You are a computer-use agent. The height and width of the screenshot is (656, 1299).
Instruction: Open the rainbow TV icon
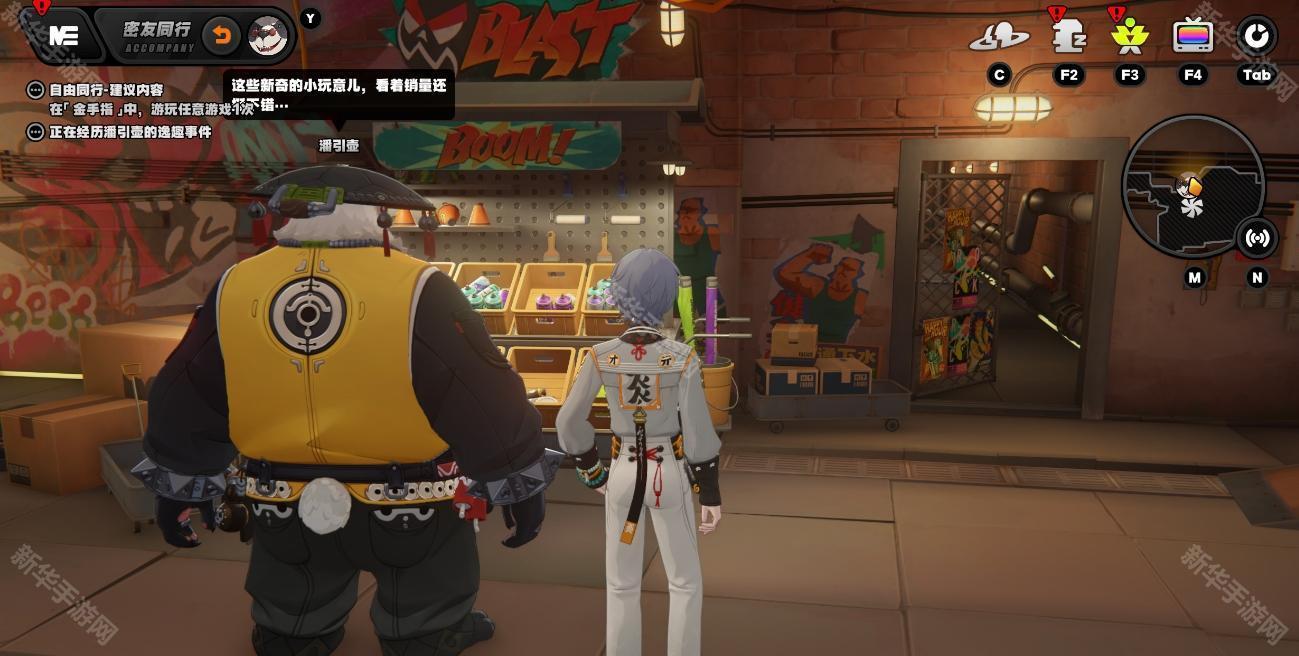coord(1192,37)
